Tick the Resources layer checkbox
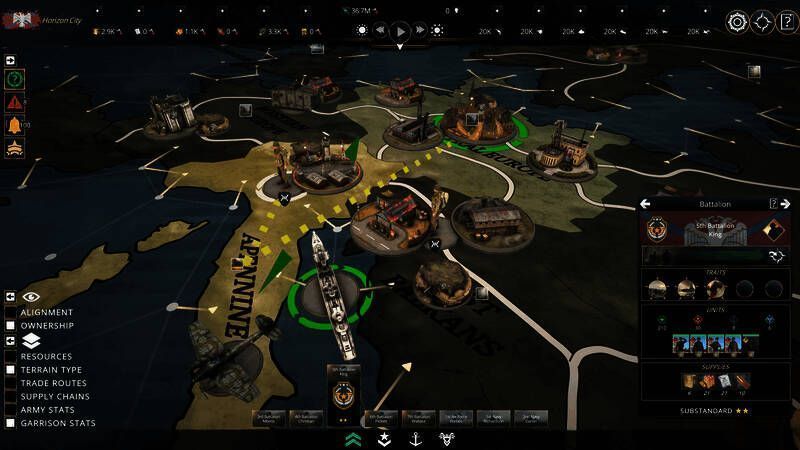This screenshot has height=450, width=800. (11, 356)
